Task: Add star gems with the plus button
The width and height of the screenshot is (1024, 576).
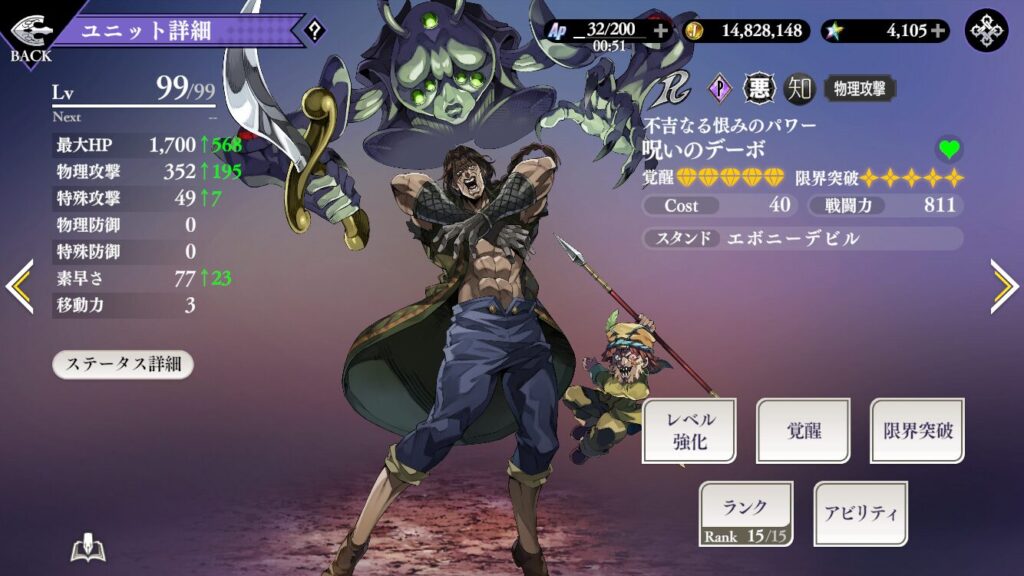Action: pyautogui.click(x=938, y=31)
